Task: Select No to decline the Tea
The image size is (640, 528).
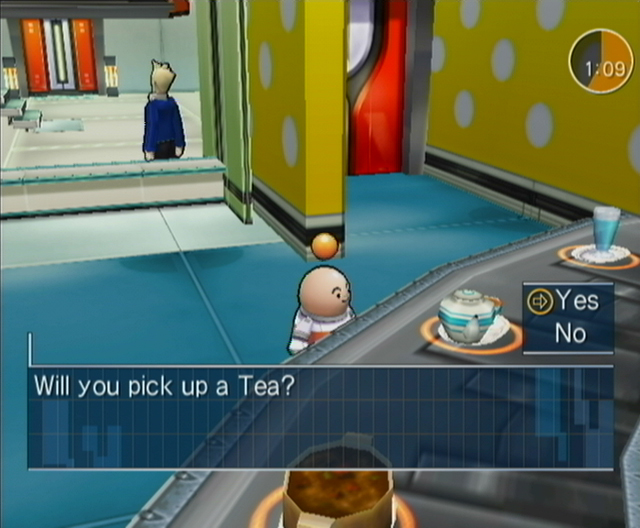Action: [570, 333]
